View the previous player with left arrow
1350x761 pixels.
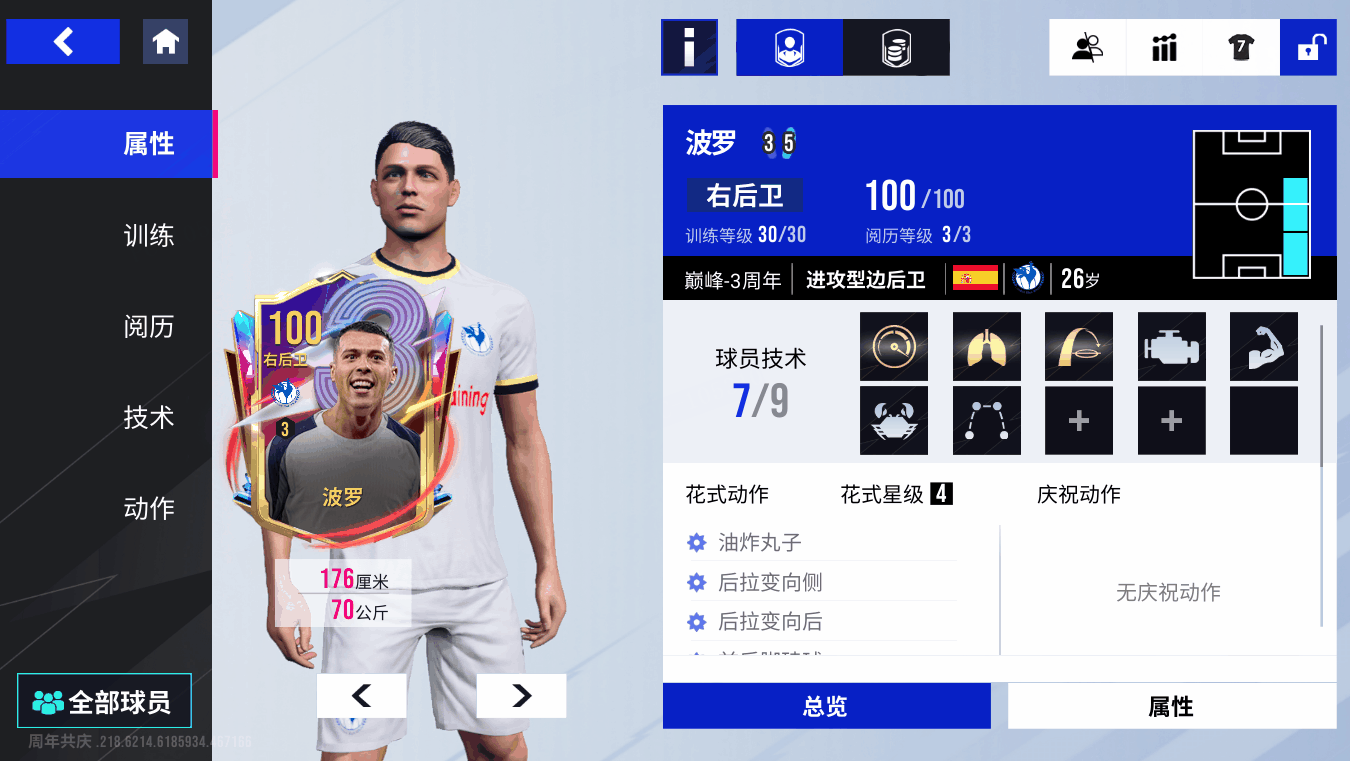(361, 696)
